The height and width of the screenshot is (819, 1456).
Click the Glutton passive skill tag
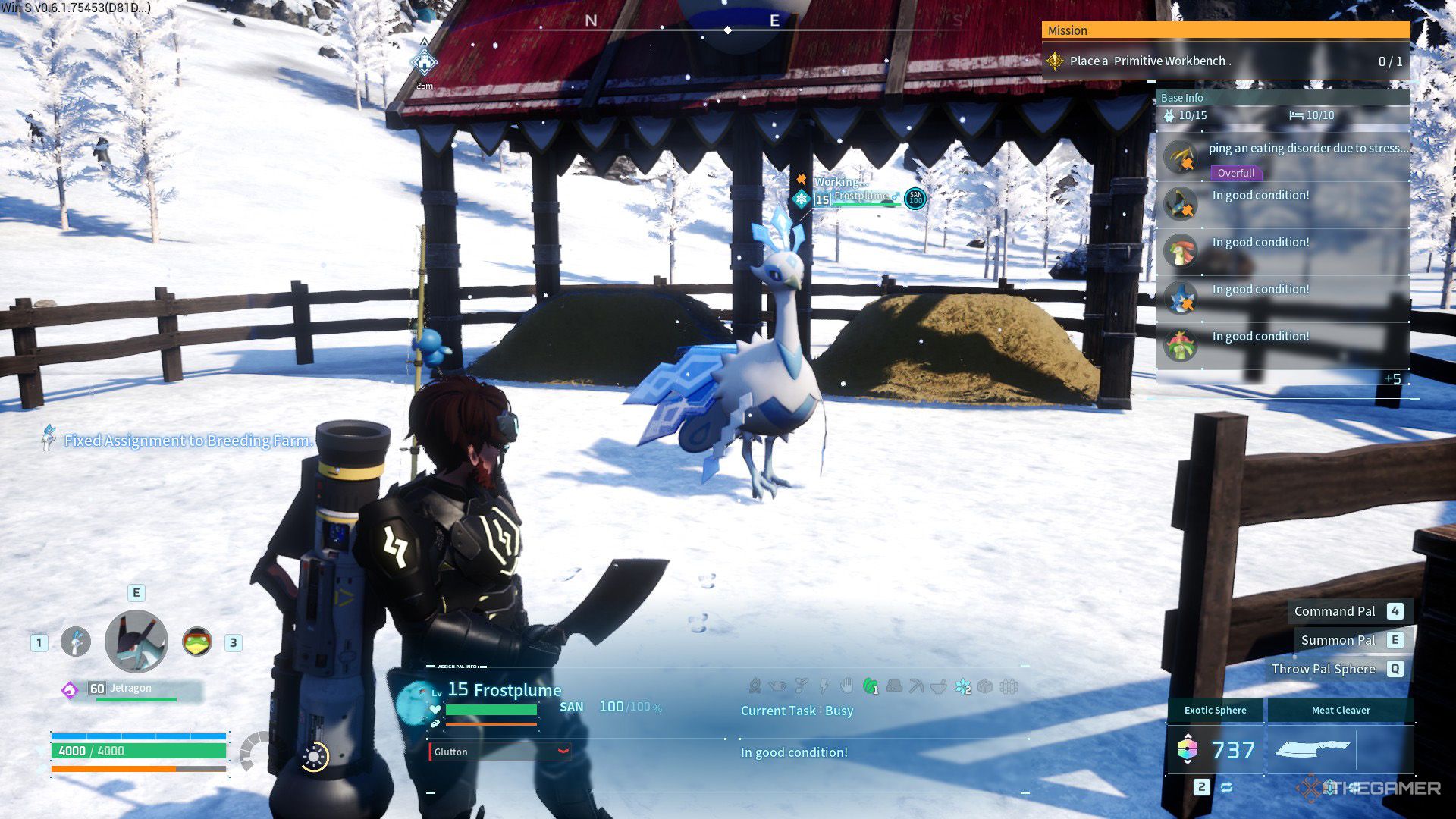point(500,752)
